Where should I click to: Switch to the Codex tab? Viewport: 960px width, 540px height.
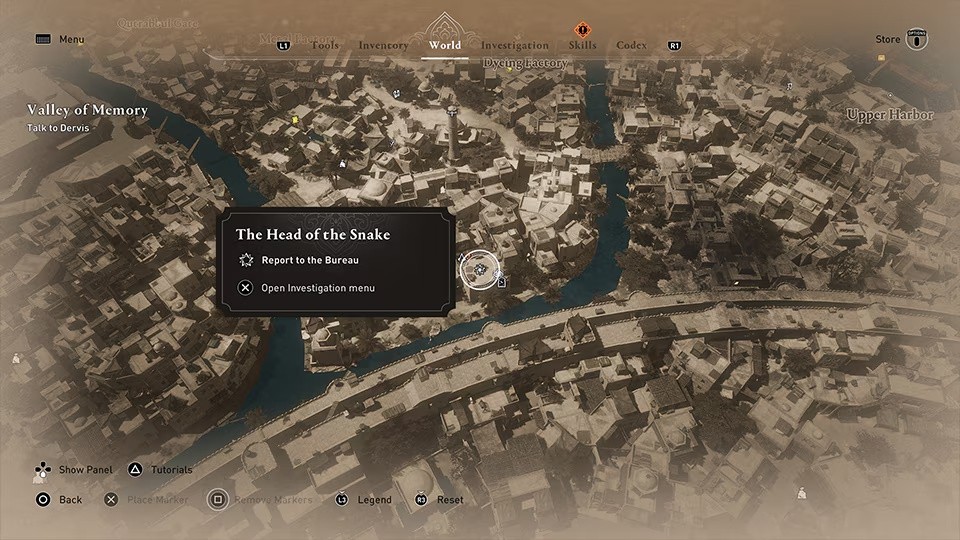[631, 45]
